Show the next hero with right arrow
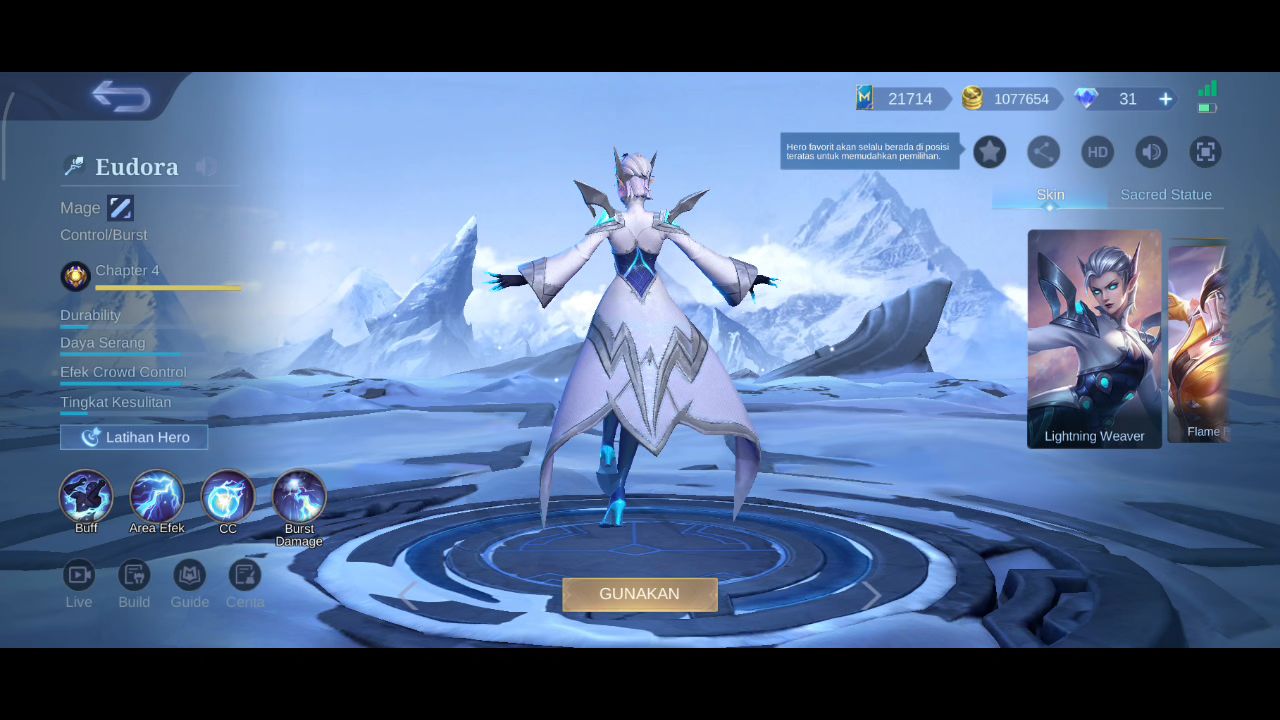The image size is (1280, 720). point(872,596)
